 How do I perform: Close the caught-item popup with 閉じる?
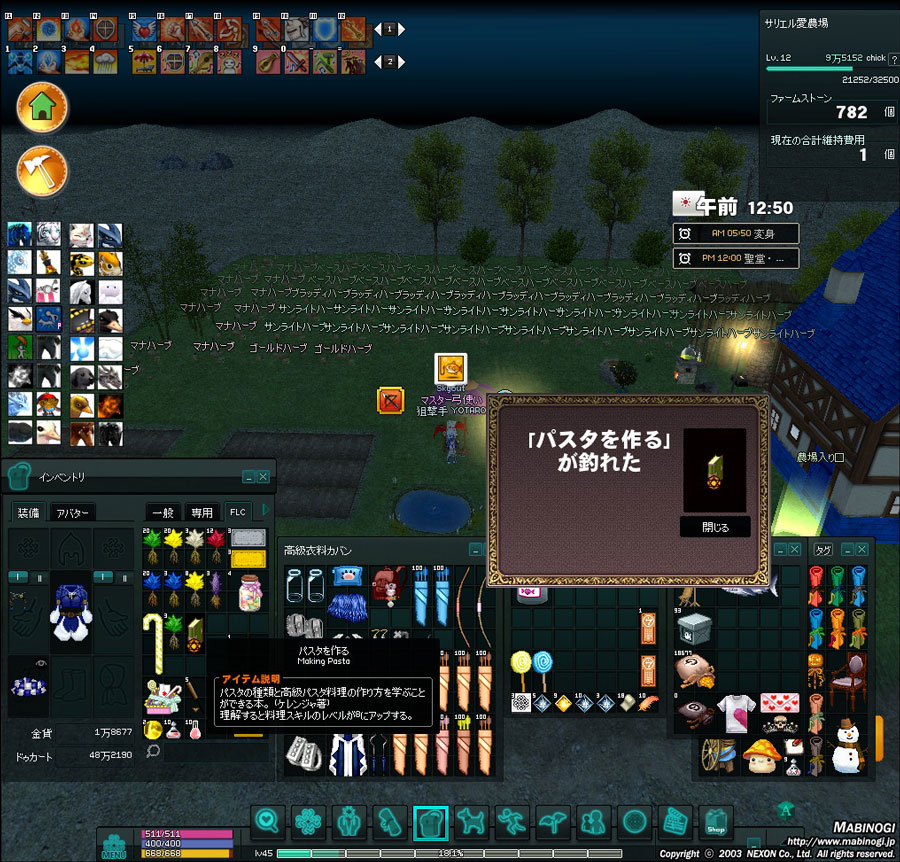(x=715, y=526)
